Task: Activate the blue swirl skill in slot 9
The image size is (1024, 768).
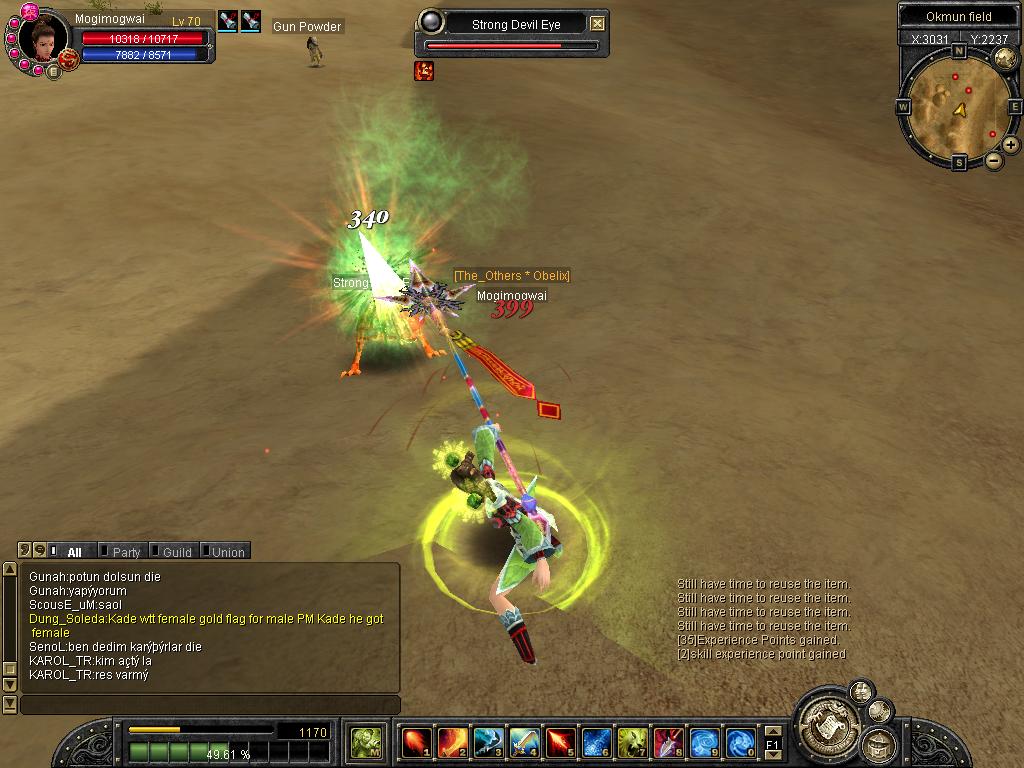Action: (x=704, y=743)
